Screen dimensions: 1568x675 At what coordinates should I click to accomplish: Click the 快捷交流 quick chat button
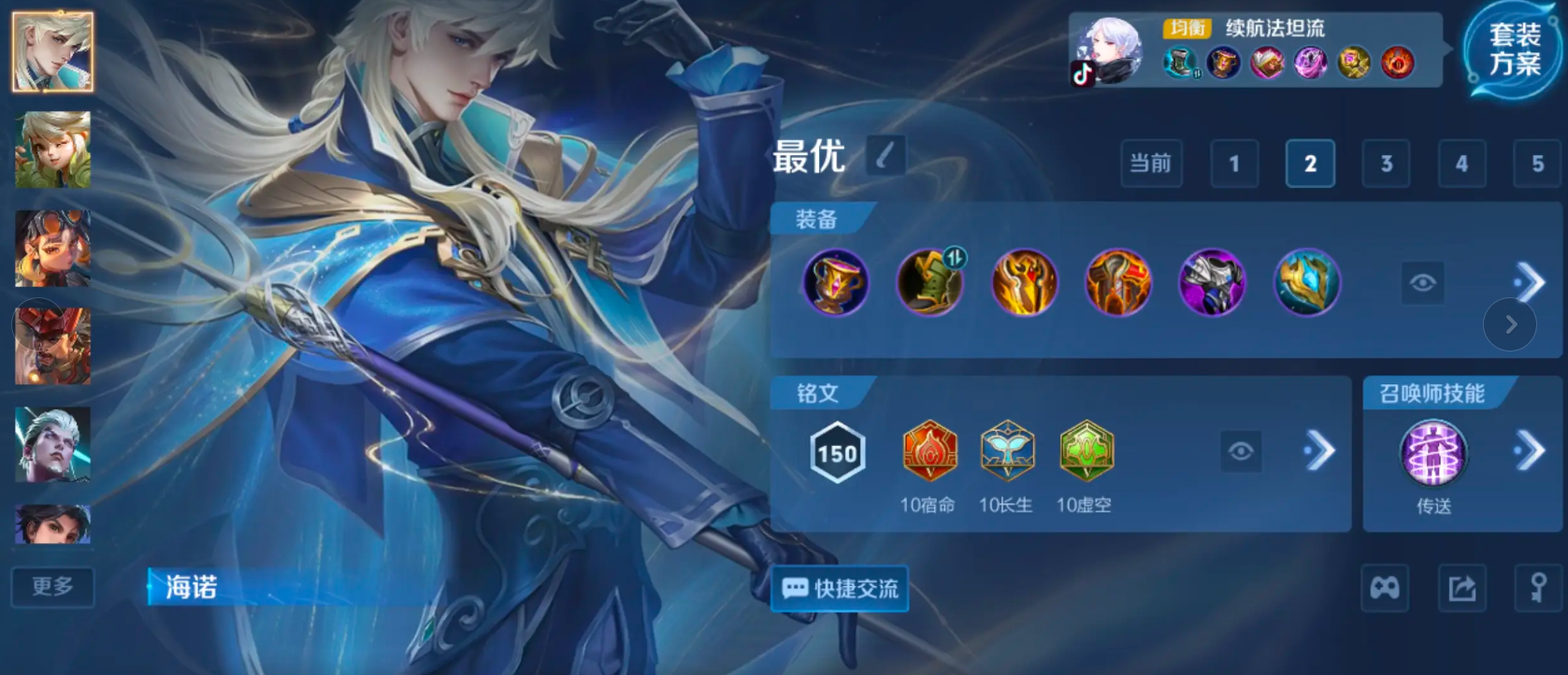click(839, 589)
